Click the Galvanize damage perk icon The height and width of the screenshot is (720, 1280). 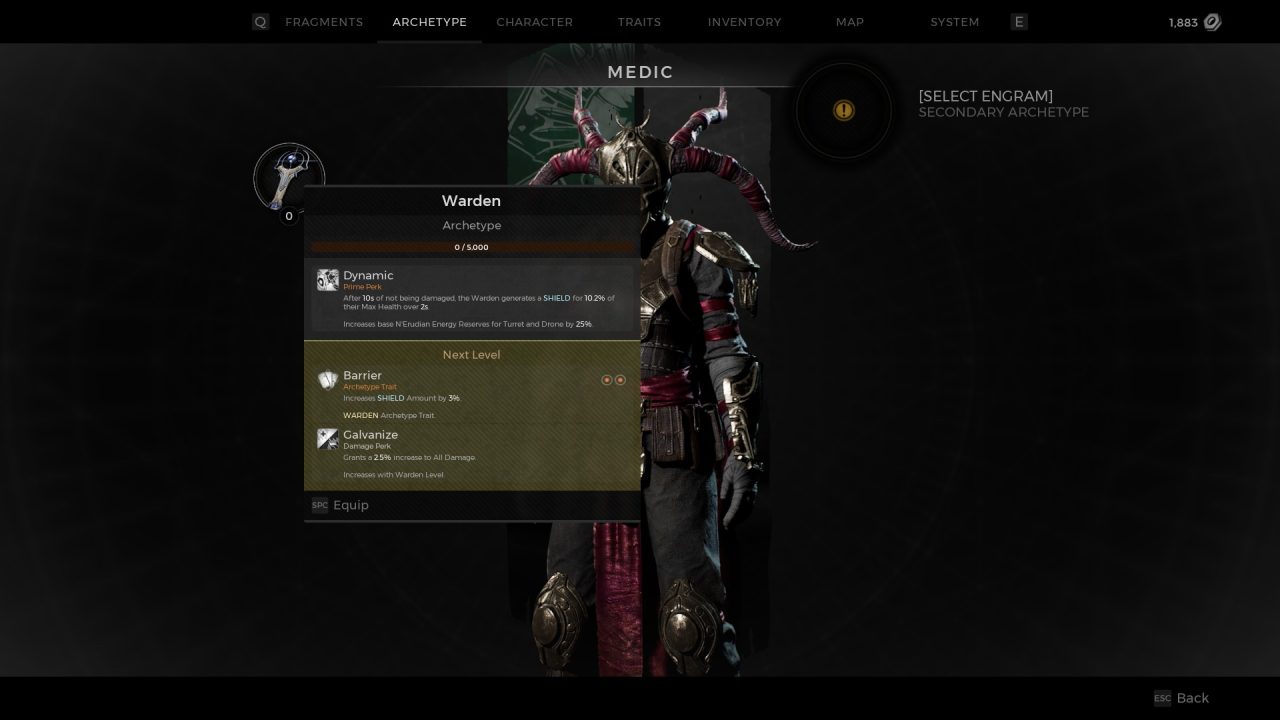(x=328, y=438)
